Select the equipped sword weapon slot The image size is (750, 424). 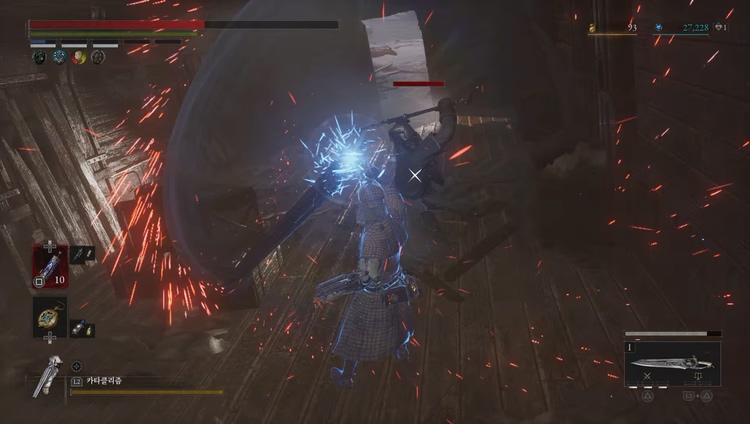[672, 363]
